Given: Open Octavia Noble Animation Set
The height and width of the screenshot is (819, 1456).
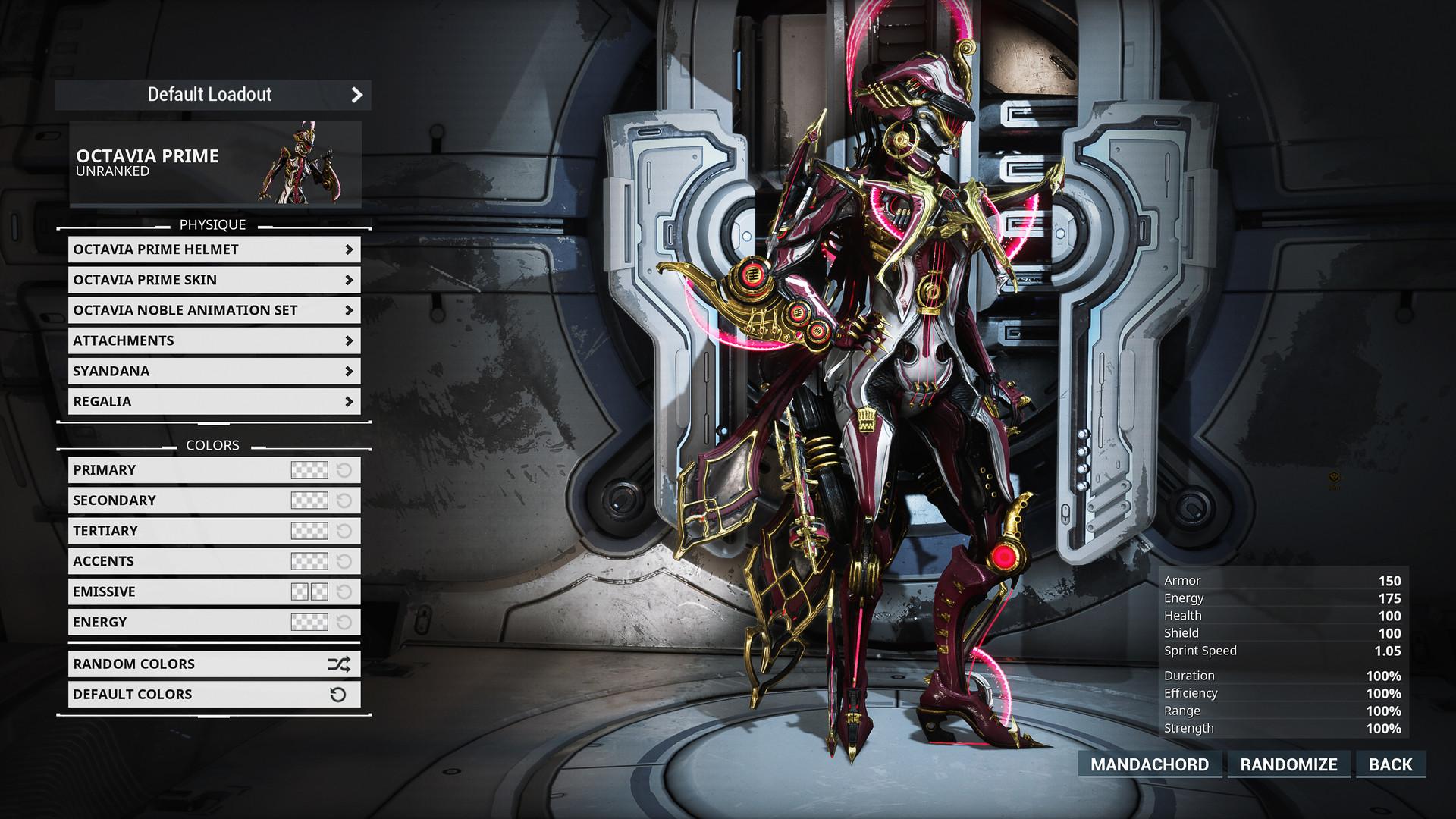Looking at the screenshot, I should tap(214, 310).
